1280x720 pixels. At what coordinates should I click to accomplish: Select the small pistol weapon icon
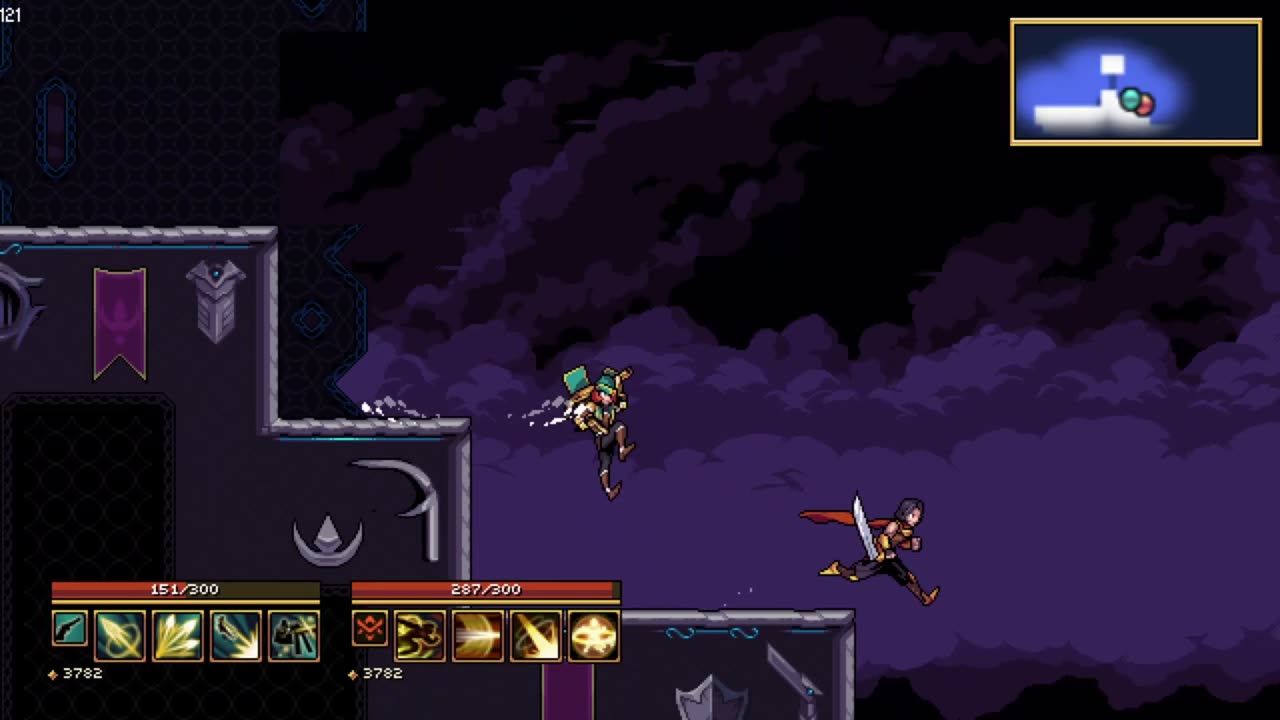click(70, 630)
